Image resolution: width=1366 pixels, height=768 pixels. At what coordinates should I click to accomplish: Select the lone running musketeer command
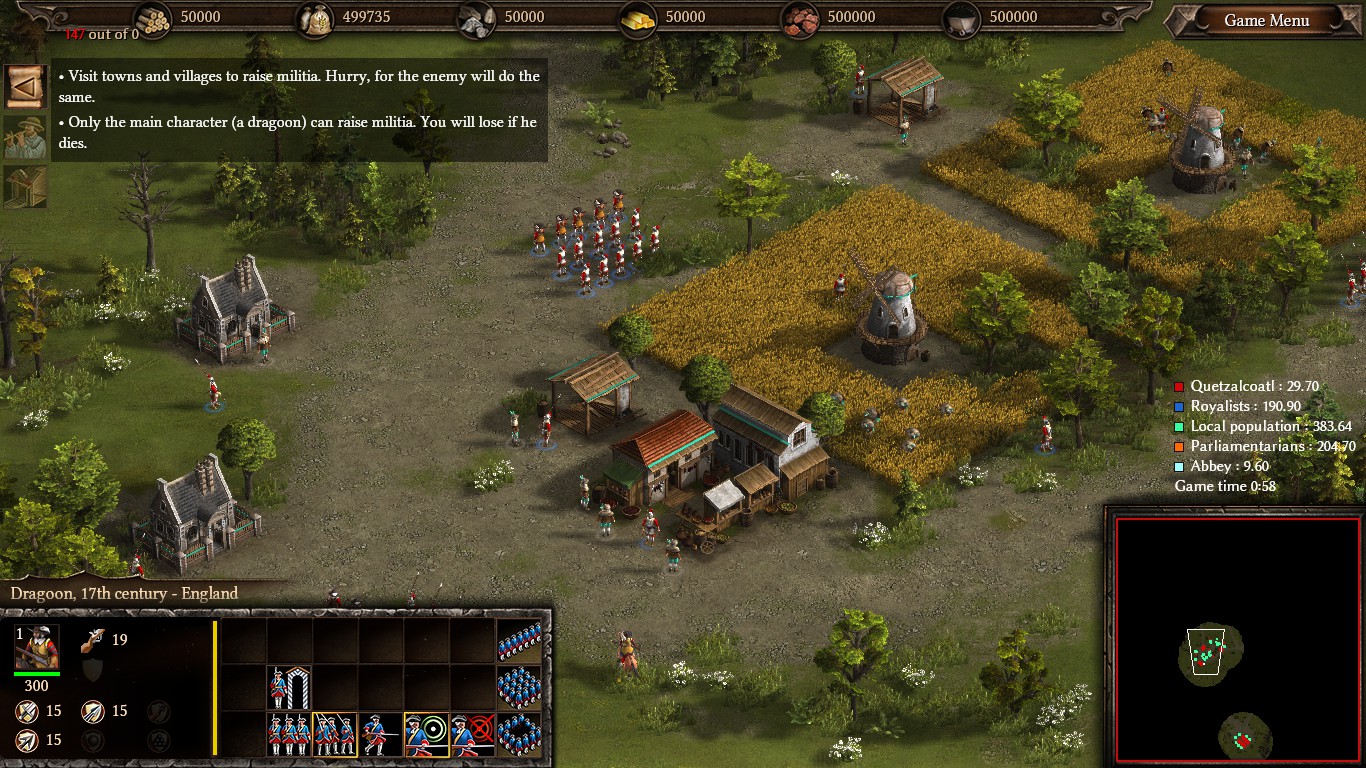pos(381,734)
